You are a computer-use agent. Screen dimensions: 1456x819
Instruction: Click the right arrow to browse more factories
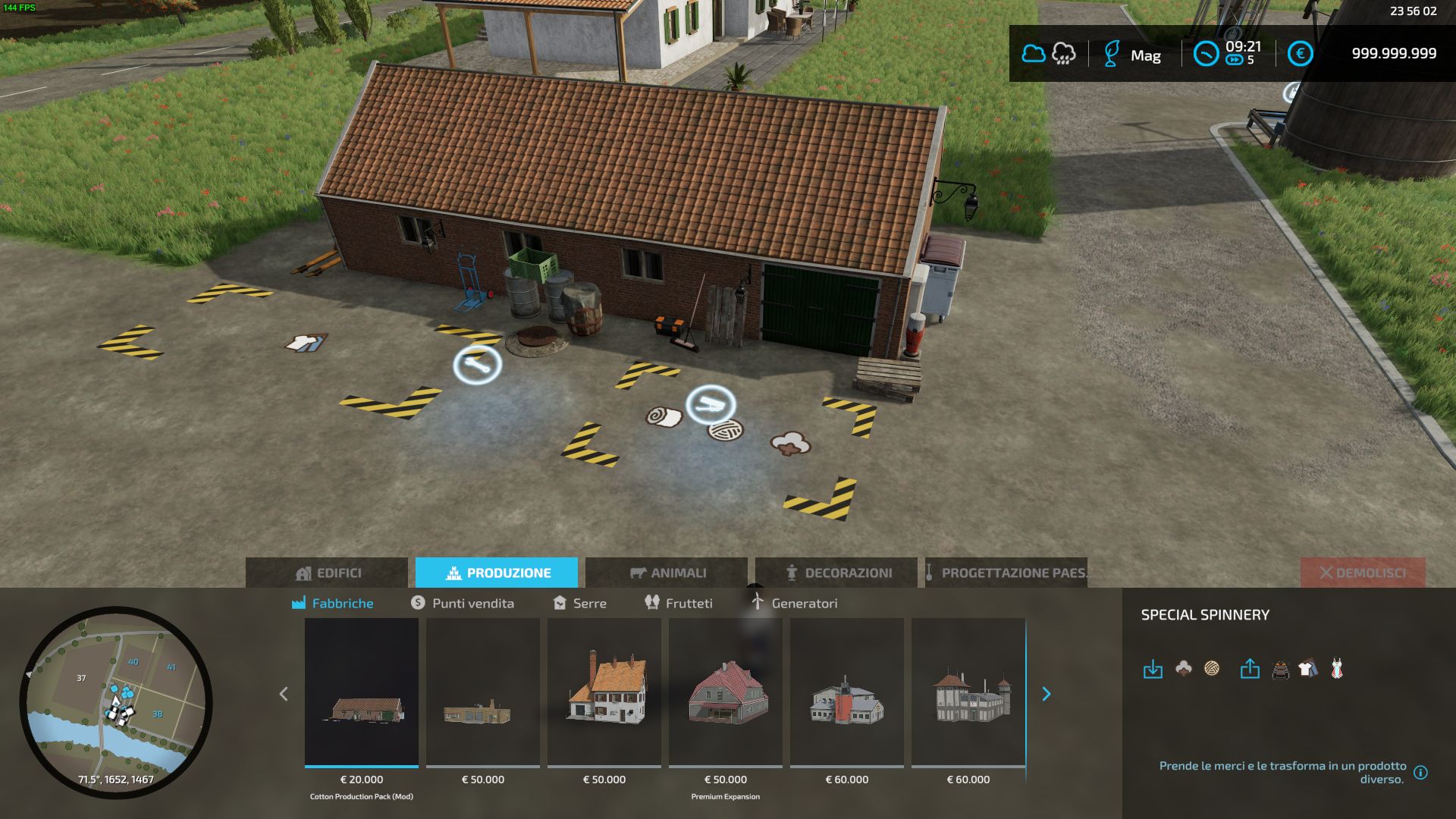tap(1046, 693)
